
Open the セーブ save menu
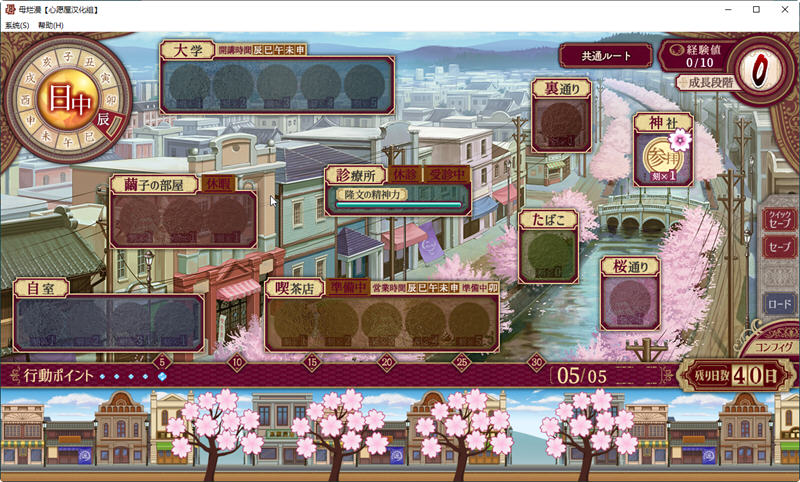point(778,246)
